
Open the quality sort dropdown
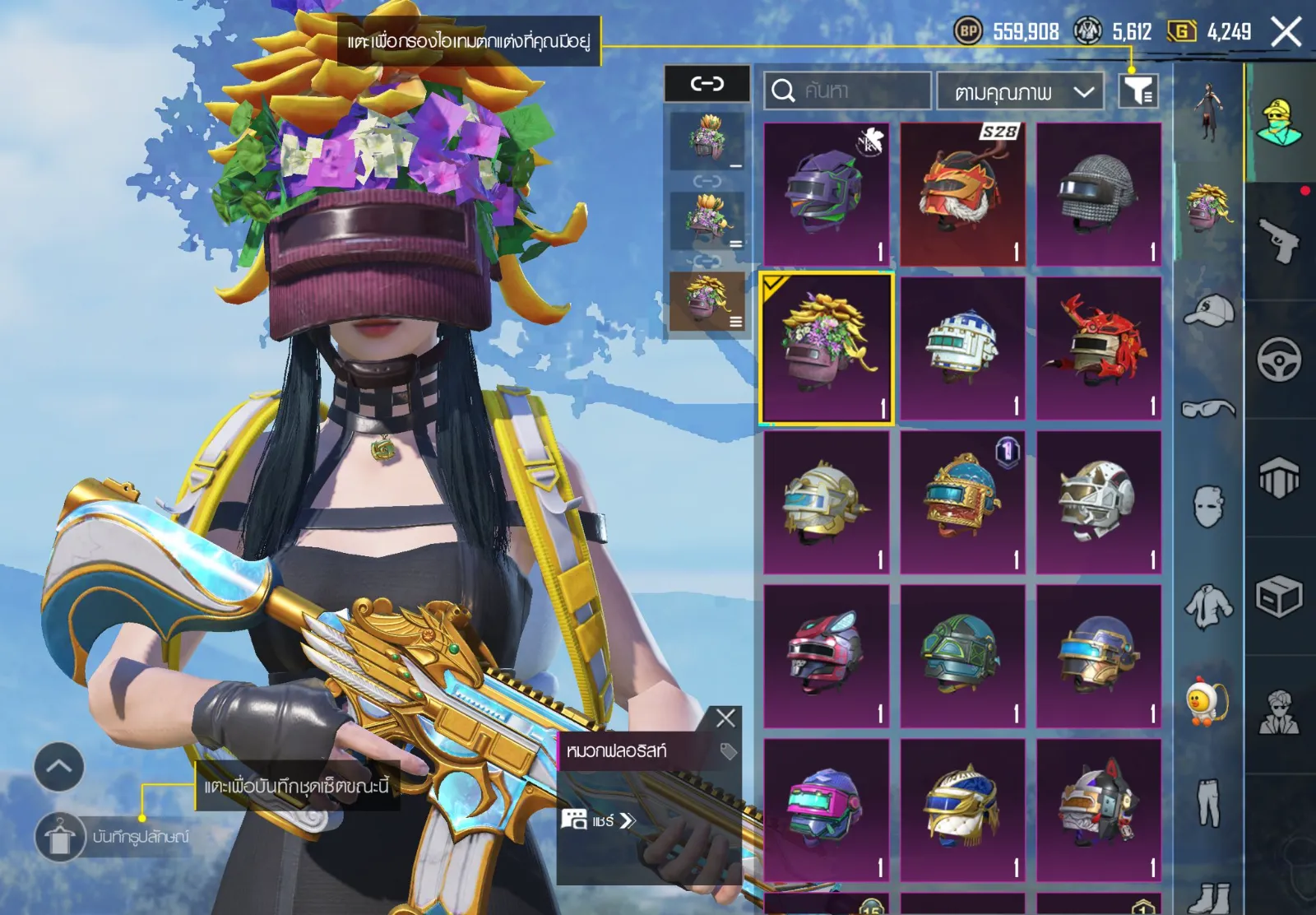point(1020,91)
